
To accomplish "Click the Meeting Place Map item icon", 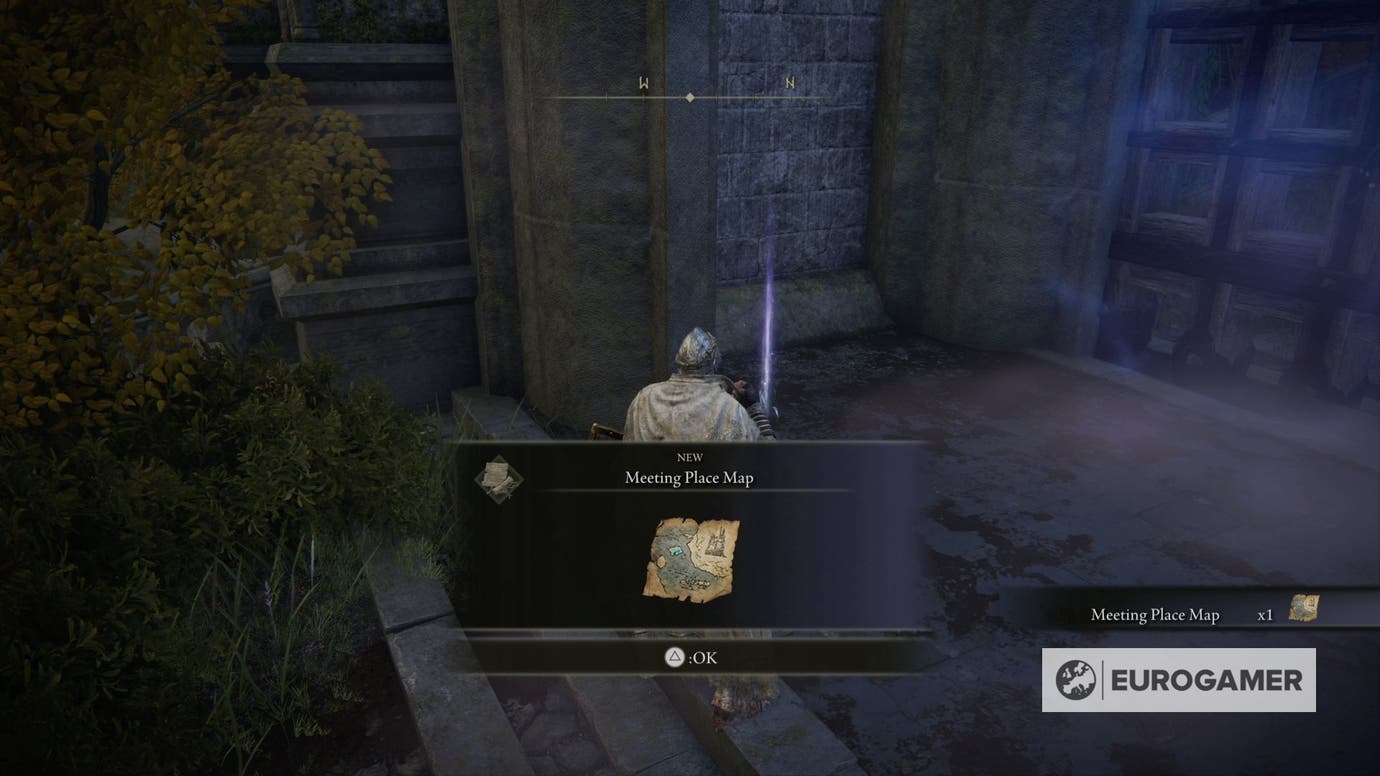I will pos(500,478).
